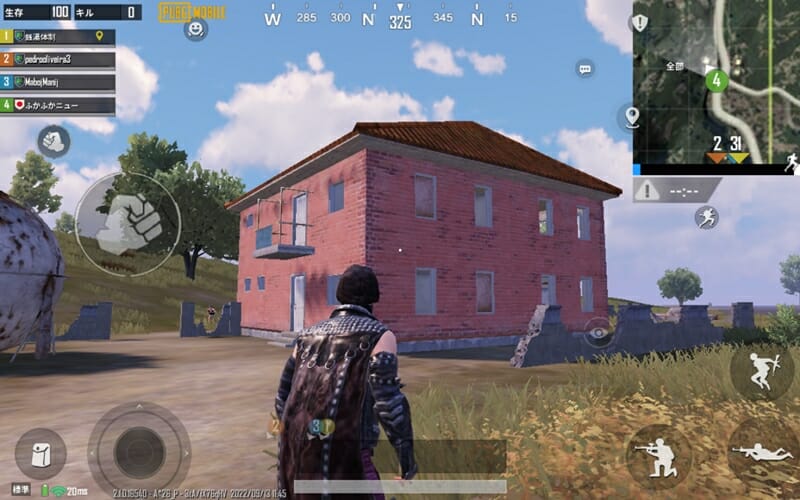
Task: Open the quick chat speech bubble
Action: [x=585, y=69]
